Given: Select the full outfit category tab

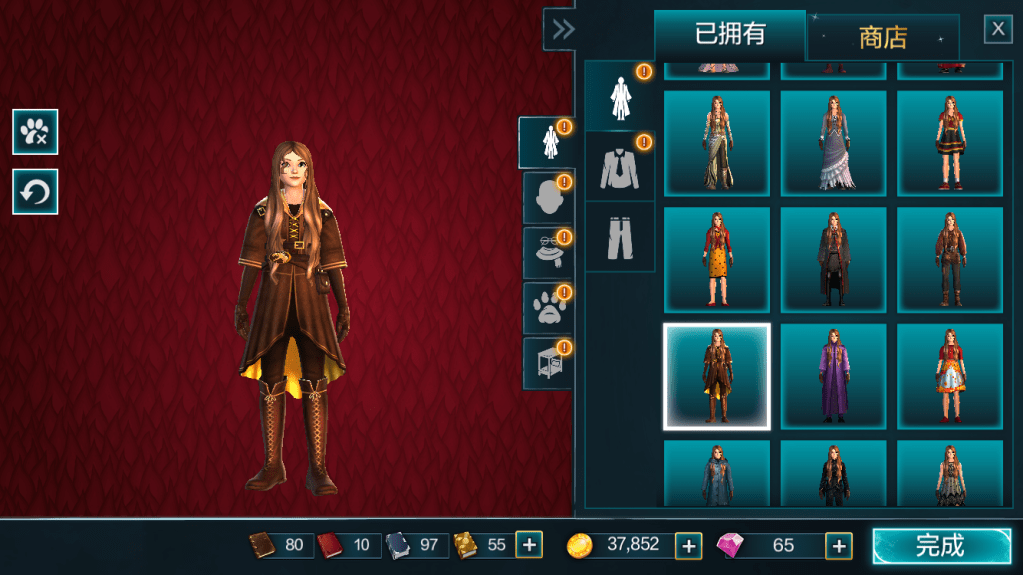Looking at the screenshot, I should point(546,143).
